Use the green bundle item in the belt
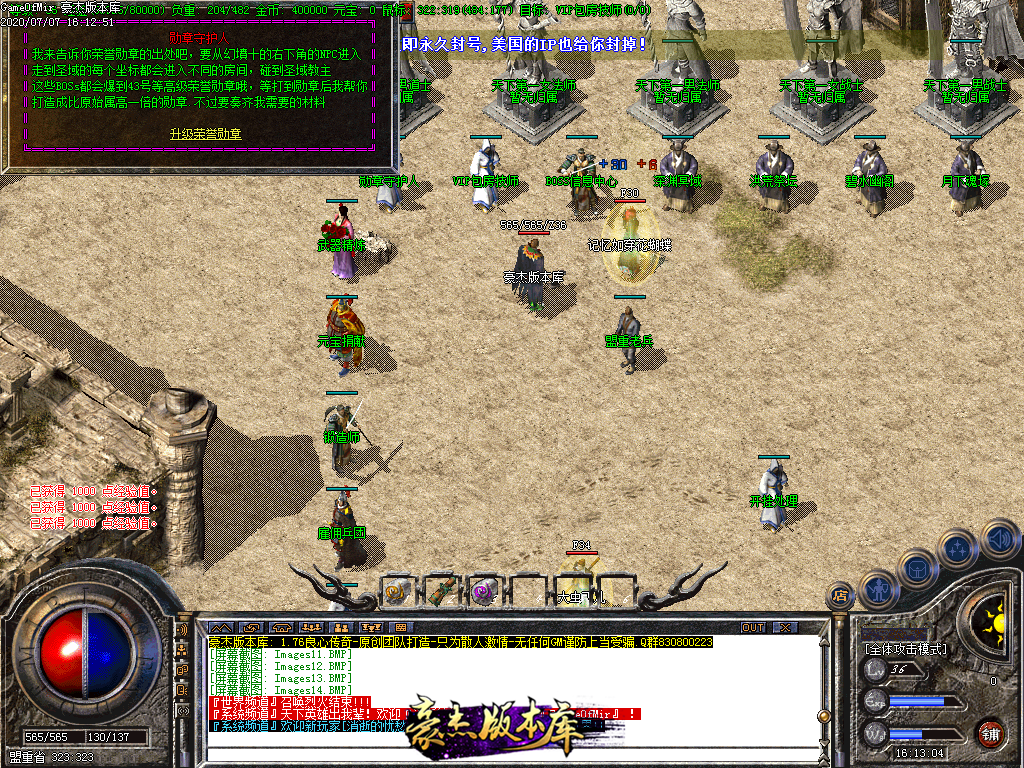 [x=441, y=591]
